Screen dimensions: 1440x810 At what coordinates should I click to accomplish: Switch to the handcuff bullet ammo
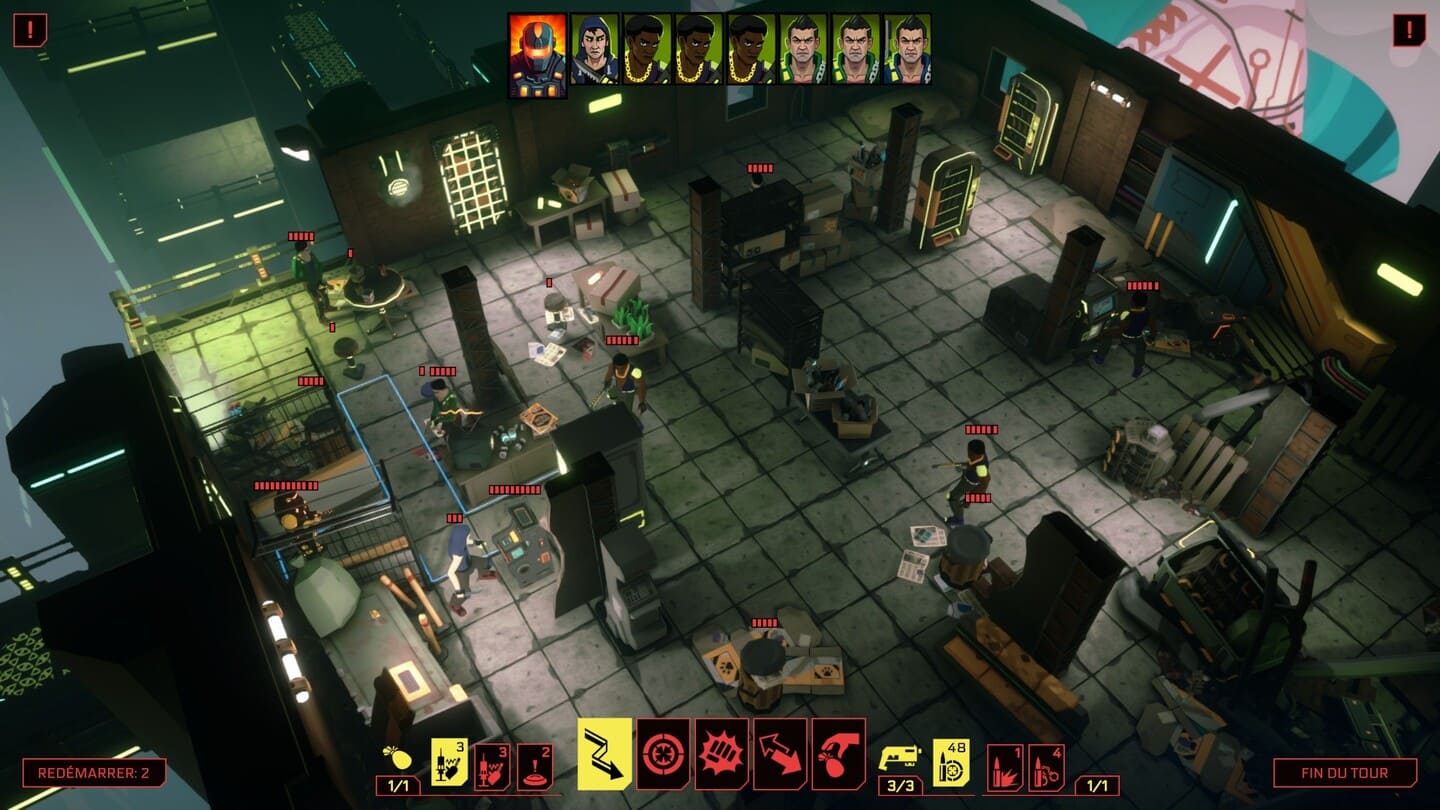(1046, 767)
